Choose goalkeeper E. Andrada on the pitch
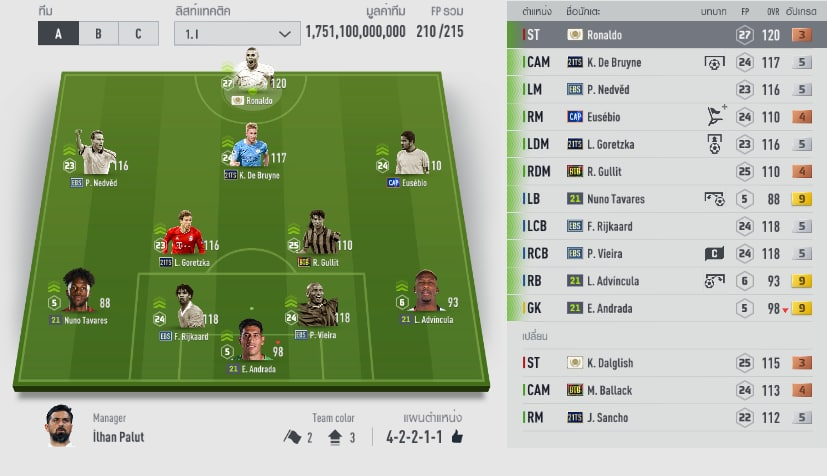827x476 pixels. click(x=252, y=343)
